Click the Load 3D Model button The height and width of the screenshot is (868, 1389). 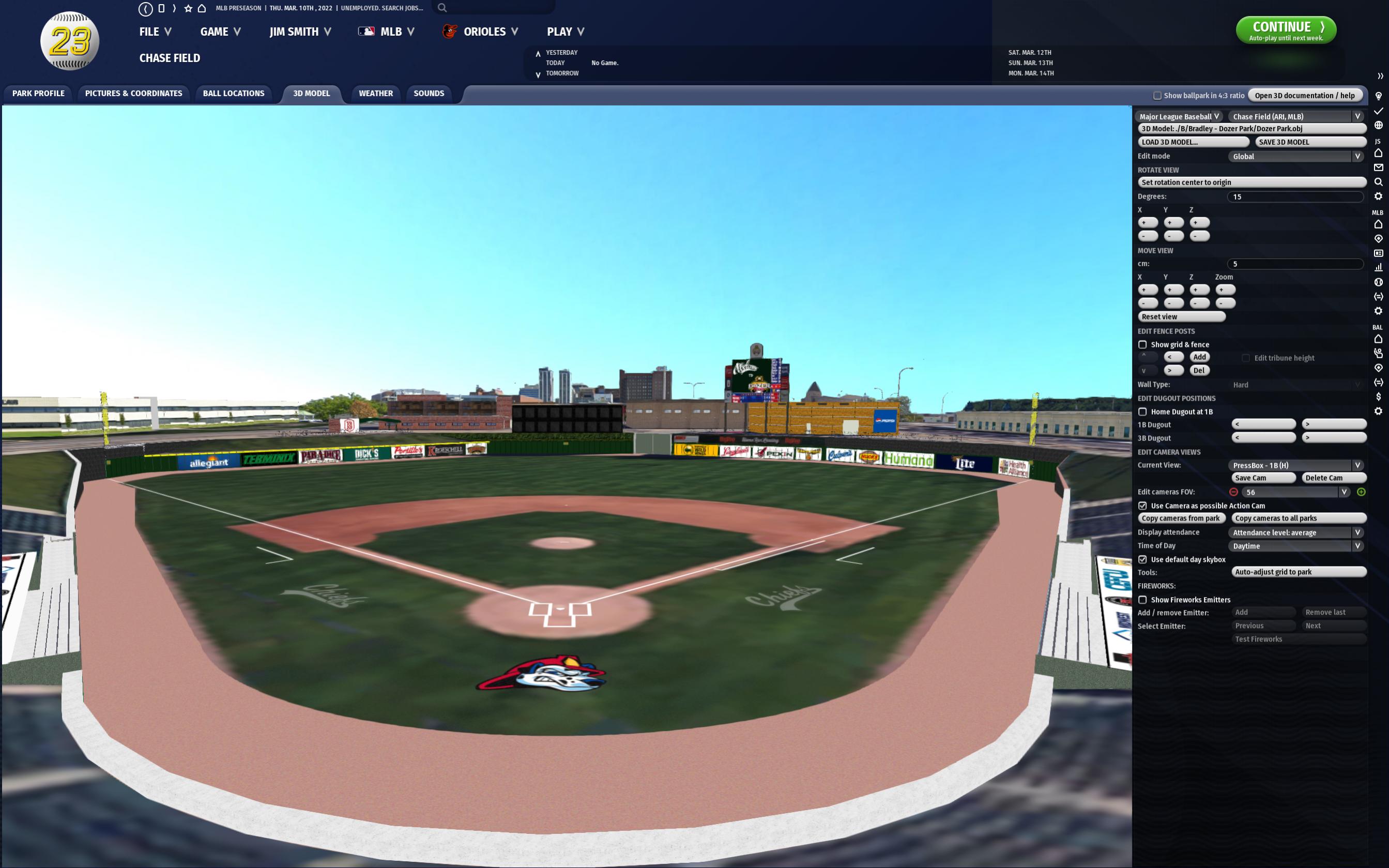(1193, 142)
